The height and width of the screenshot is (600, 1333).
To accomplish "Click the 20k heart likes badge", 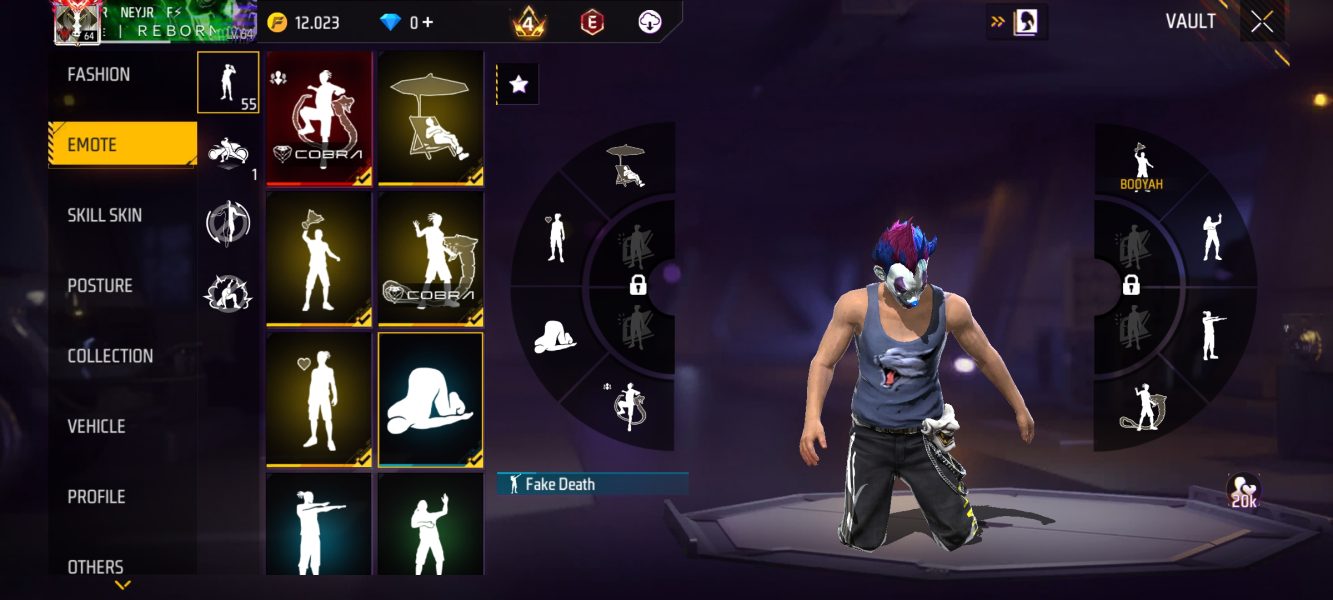I will pyautogui.click(x=1243, y=491).
